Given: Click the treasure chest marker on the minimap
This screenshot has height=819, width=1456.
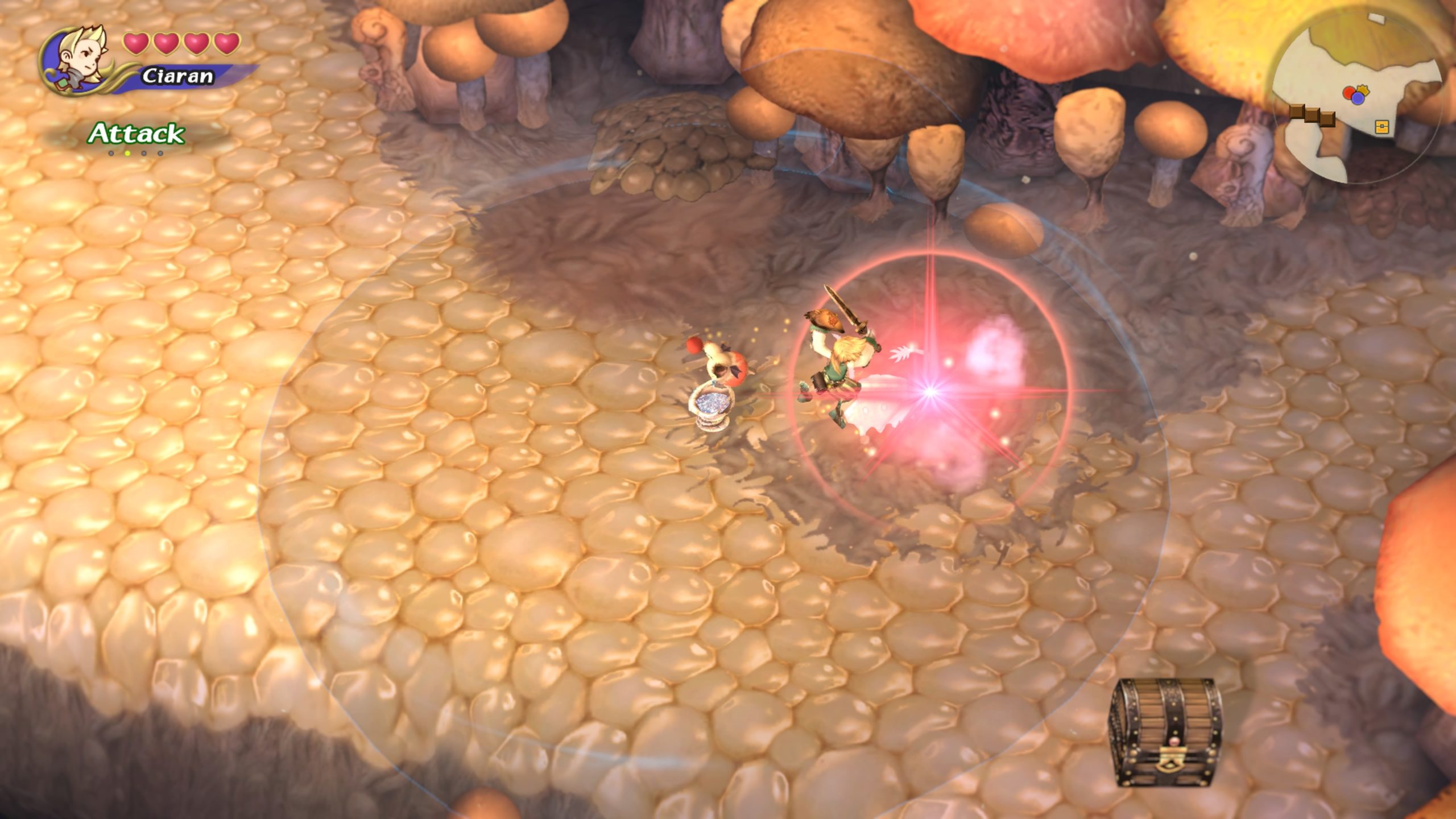Looking at the screenshot, I should [1382, 127].
